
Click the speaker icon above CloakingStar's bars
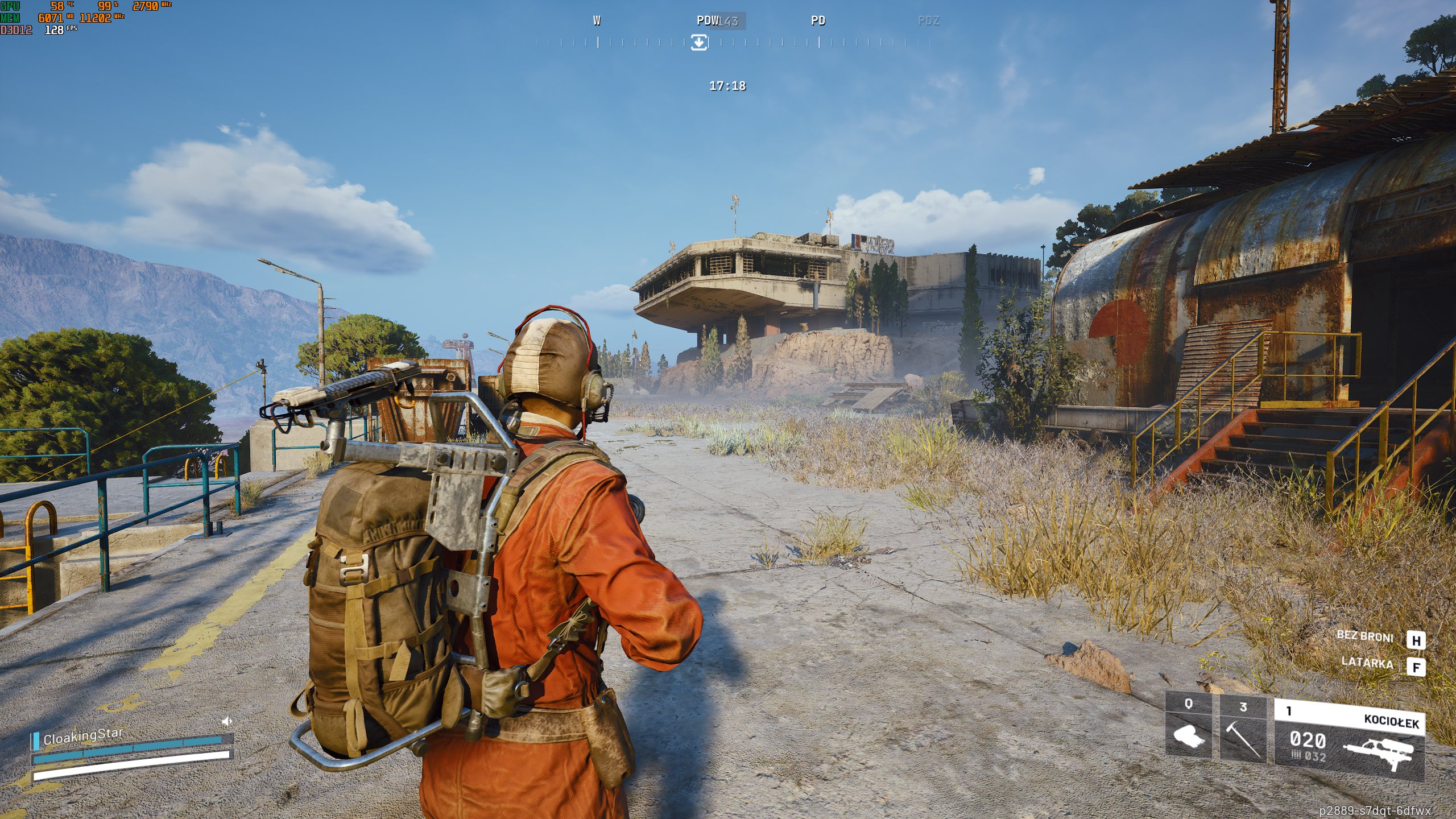[226, 722]
